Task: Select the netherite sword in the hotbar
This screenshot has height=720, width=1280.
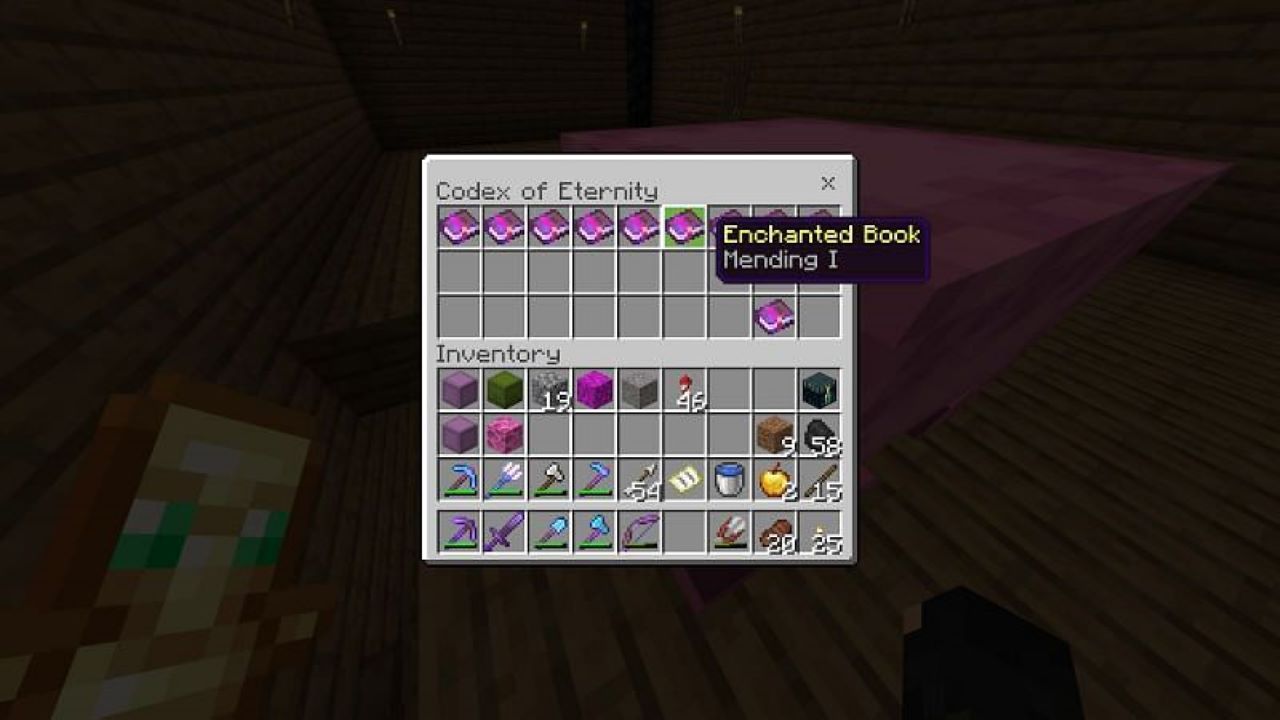Action: (502, 531)
